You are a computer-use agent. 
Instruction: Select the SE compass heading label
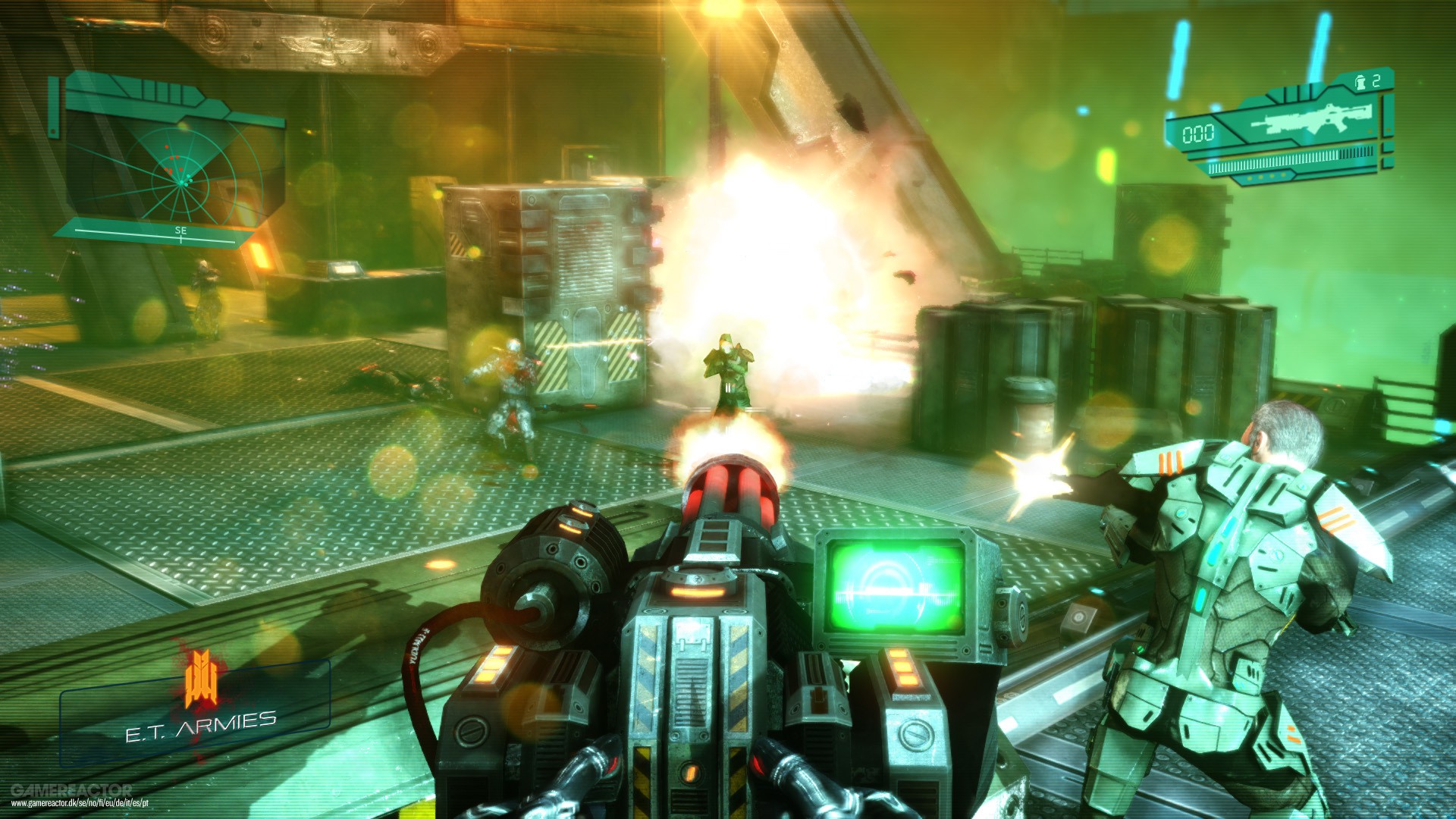[180, 231]
